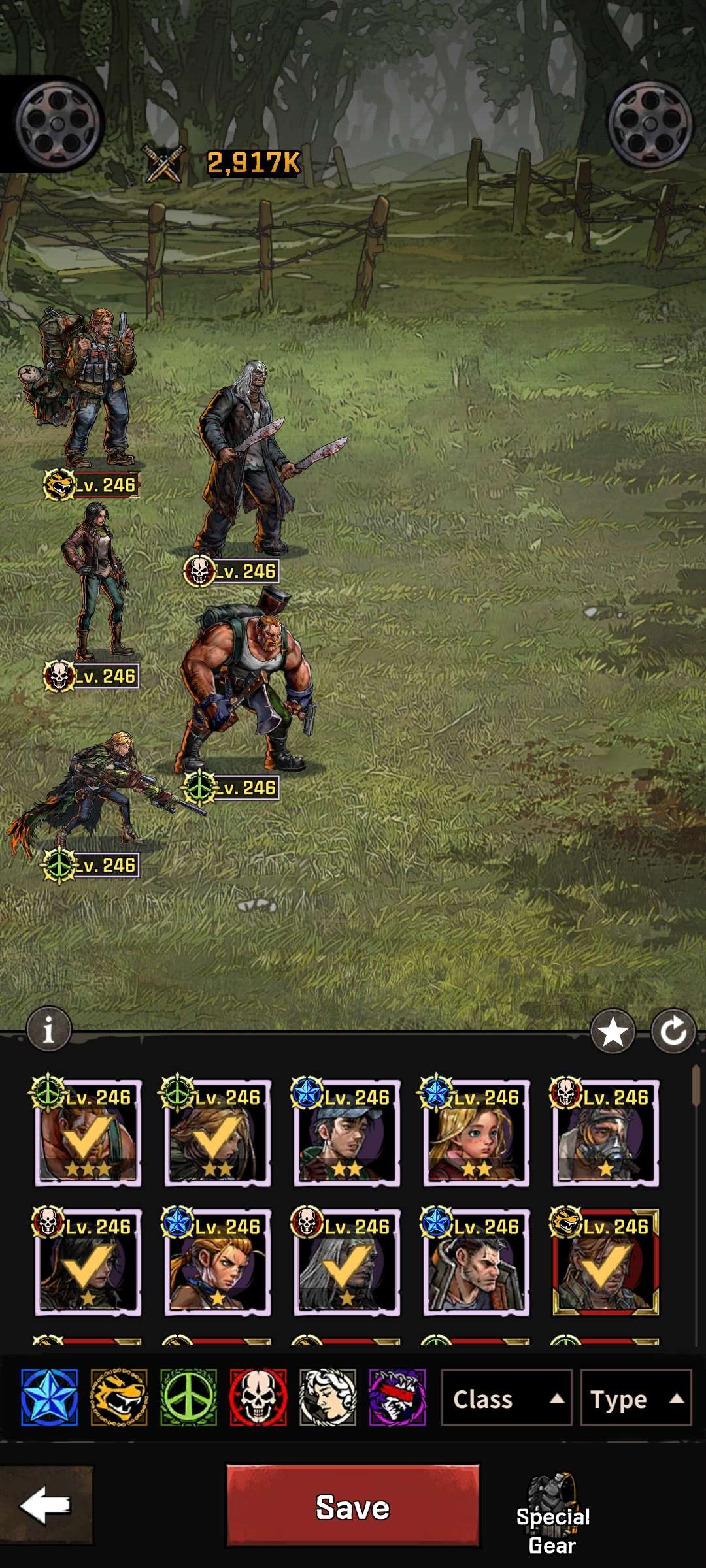
Task: Reset the formation with the refresh arrow
Action: coord(673,1032)
